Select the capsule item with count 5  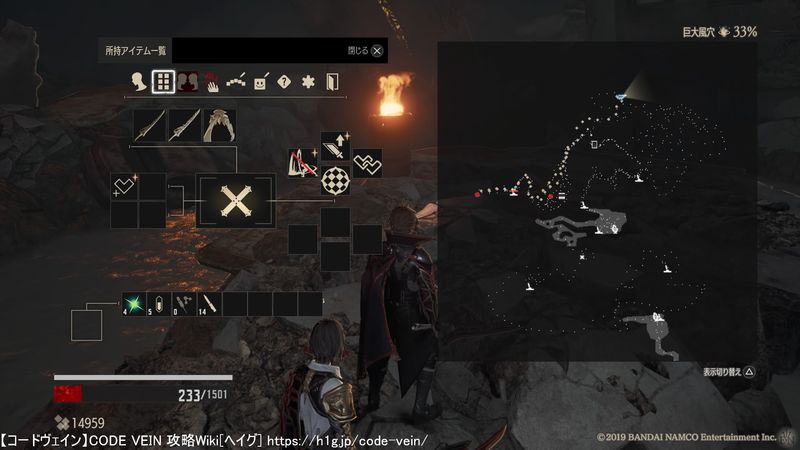click(160, 304)
